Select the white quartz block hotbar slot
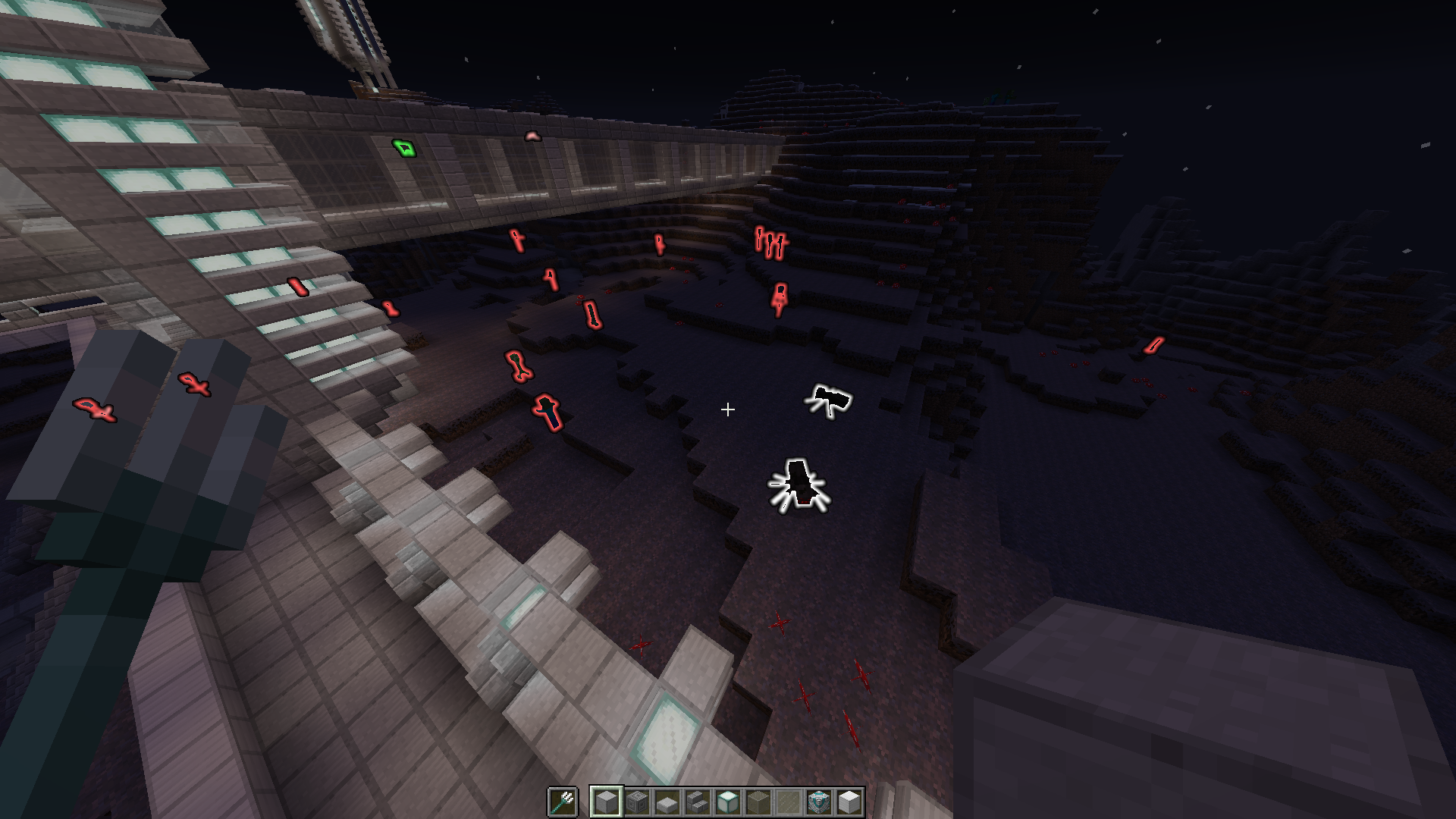1456x819 pixels. (x=849, y=802)
